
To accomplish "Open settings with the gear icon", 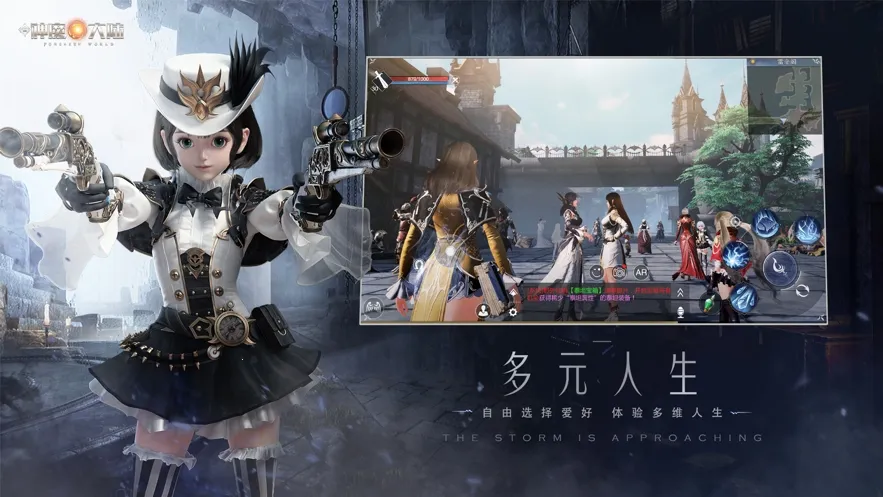I will pyautogui.click(x=514, y=311).
